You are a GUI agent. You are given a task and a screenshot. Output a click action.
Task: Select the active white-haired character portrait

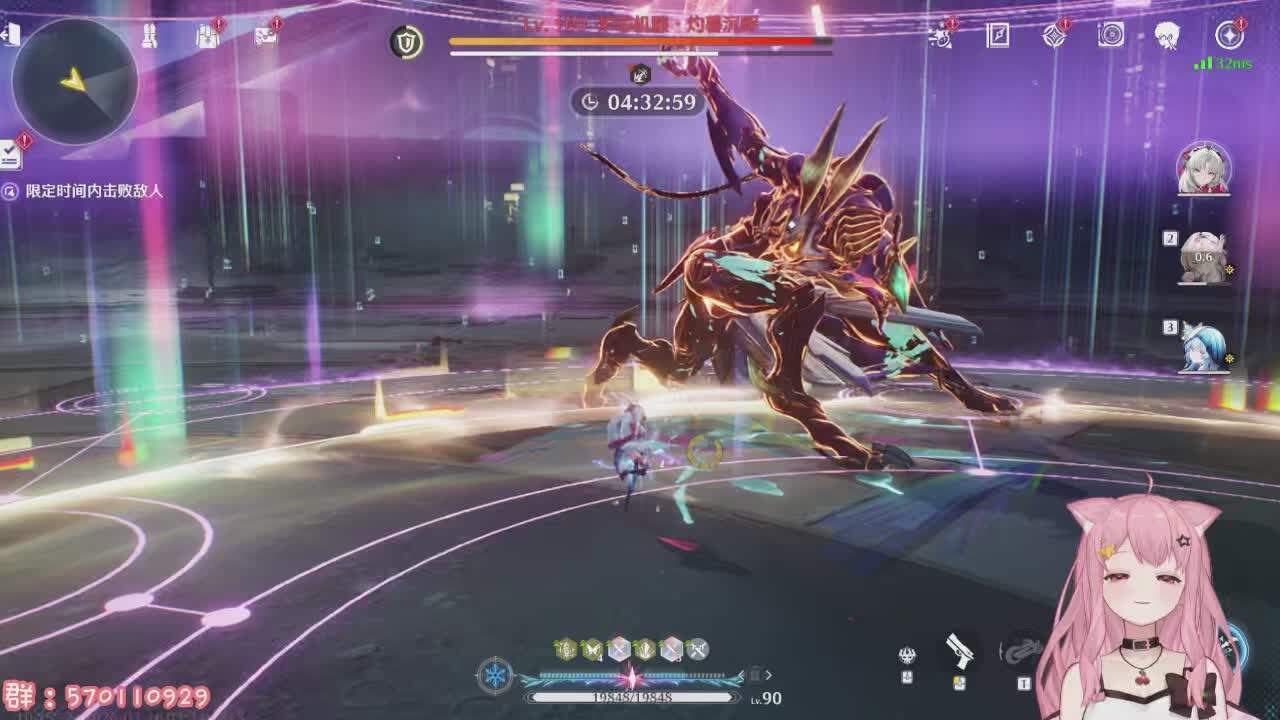pyautogui.click(x=1203, y=168)
